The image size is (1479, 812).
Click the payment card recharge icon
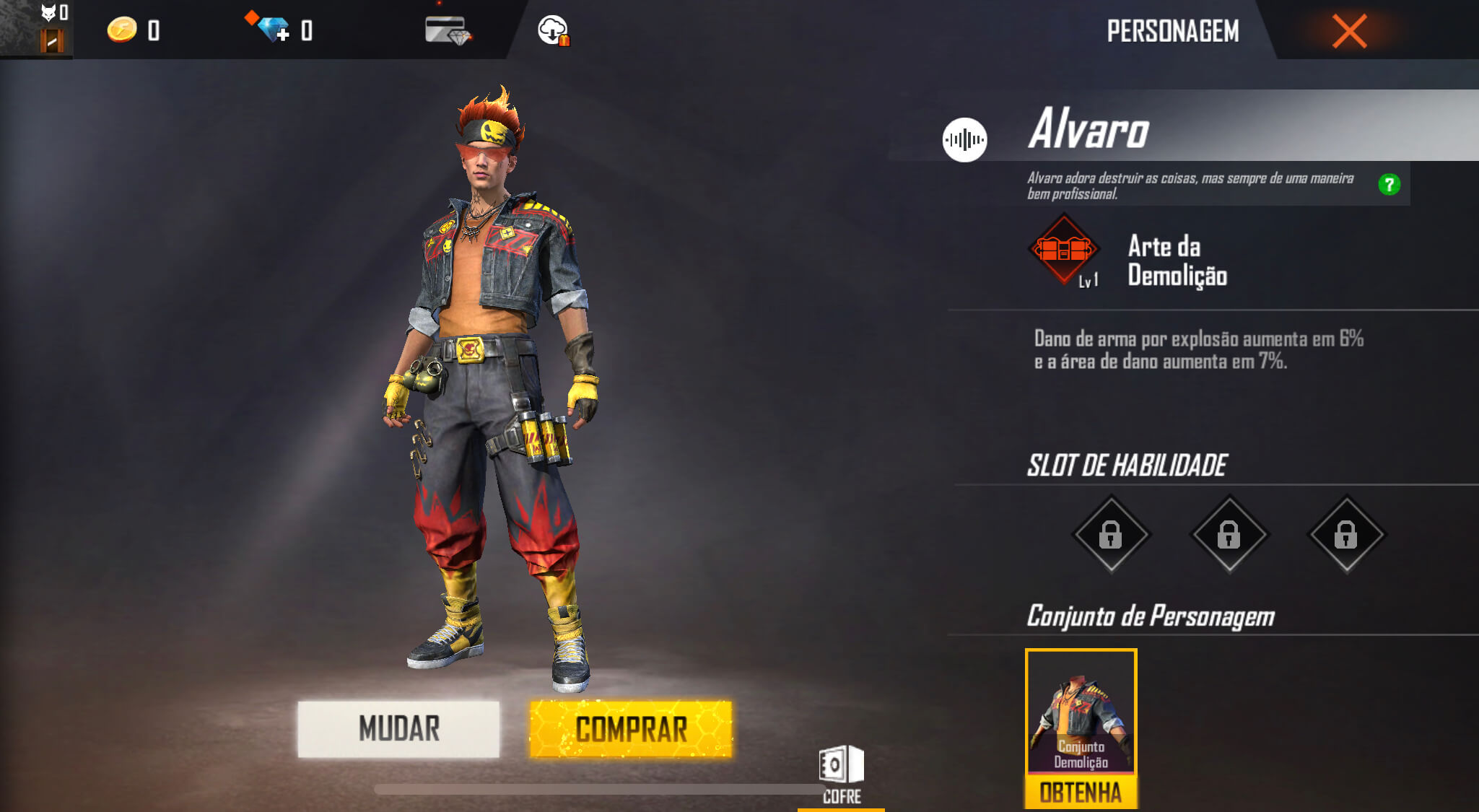446,29
